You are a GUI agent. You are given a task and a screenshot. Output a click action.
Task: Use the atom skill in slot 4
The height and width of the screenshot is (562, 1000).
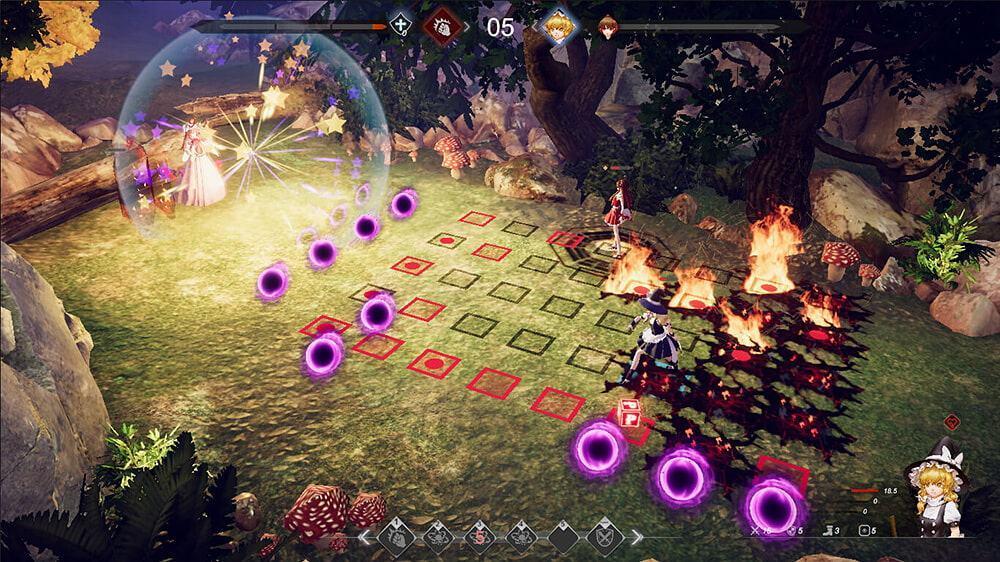522,537
